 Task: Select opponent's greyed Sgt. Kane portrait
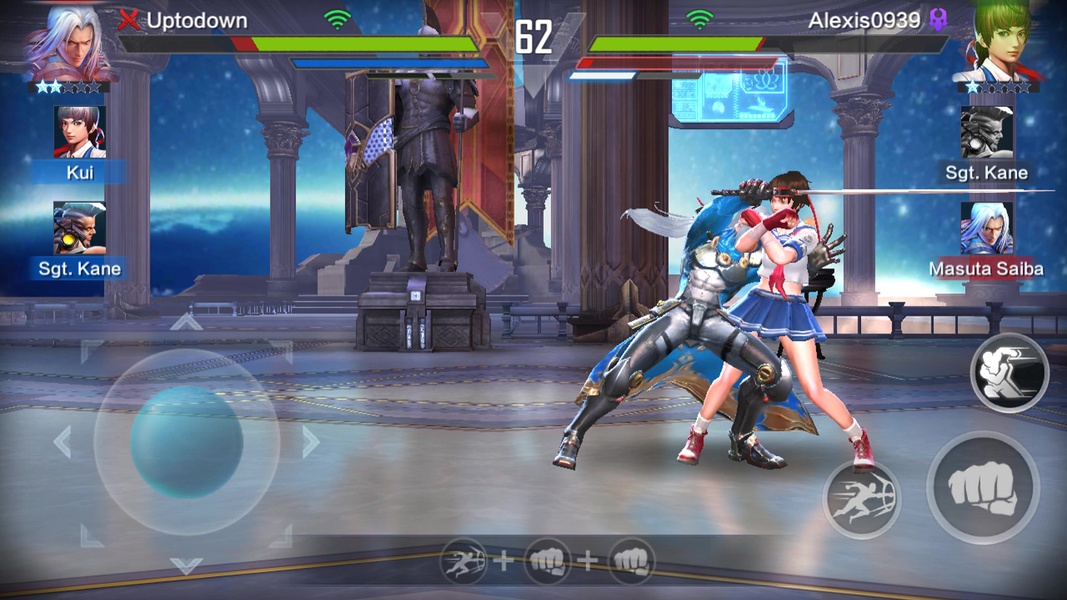point(986,133)
